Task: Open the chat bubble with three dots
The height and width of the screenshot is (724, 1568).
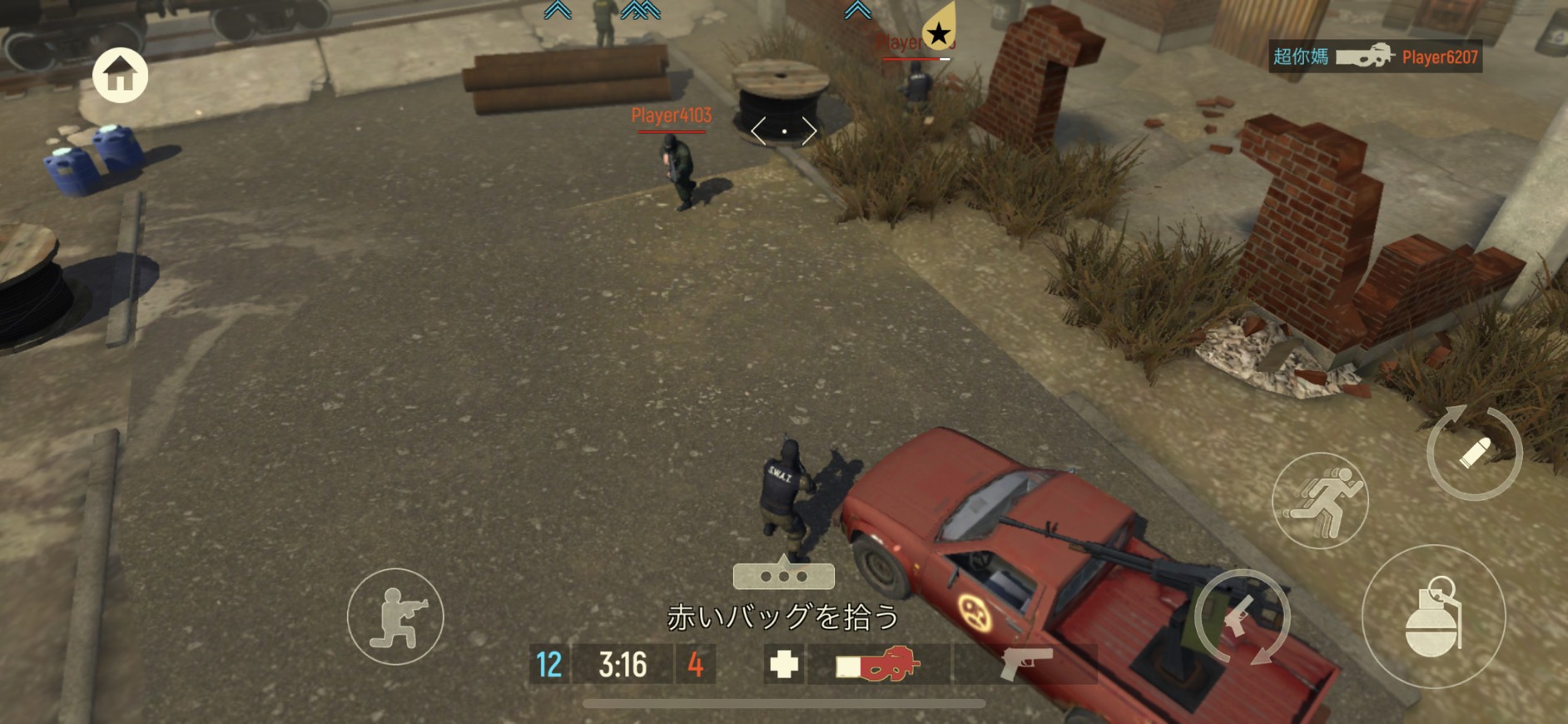Action: tap(783, 575)
